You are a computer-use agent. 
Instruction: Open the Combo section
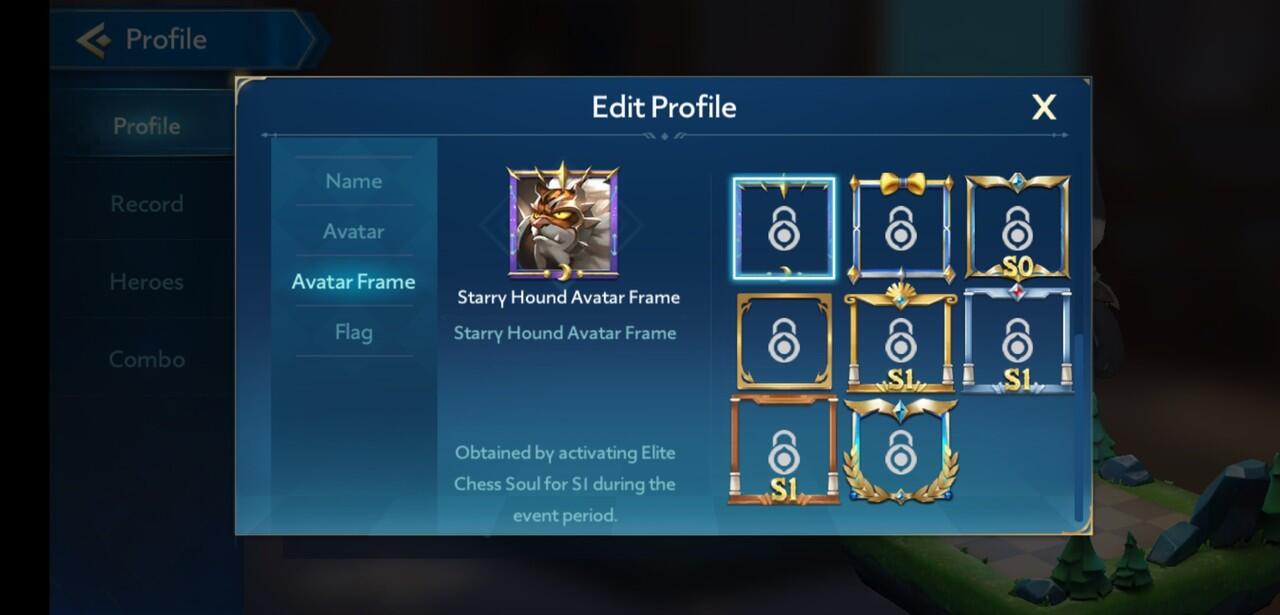click(147, 359)
